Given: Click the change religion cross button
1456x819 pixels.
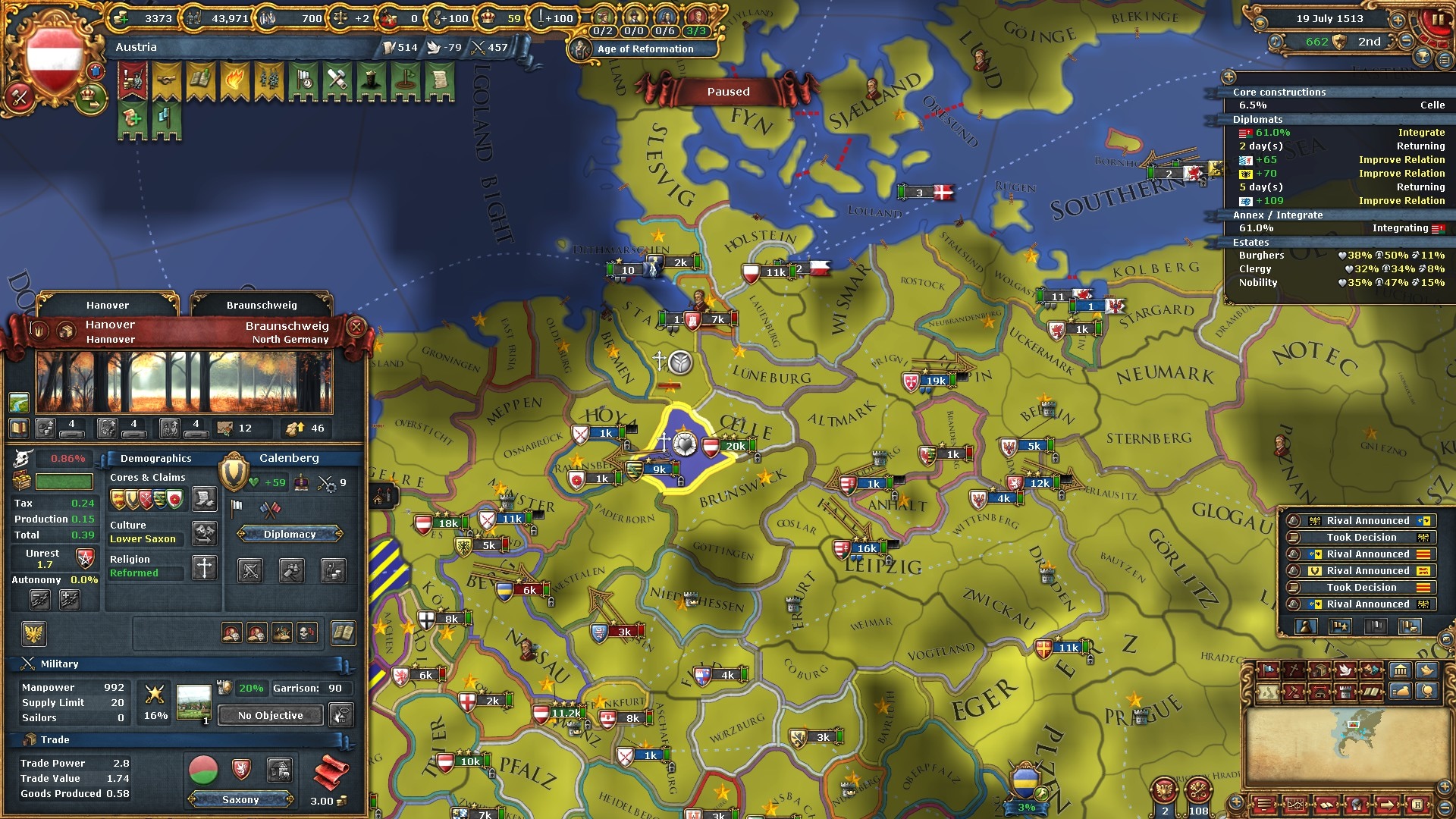Looking at the screenshot, I should (205, 568).
